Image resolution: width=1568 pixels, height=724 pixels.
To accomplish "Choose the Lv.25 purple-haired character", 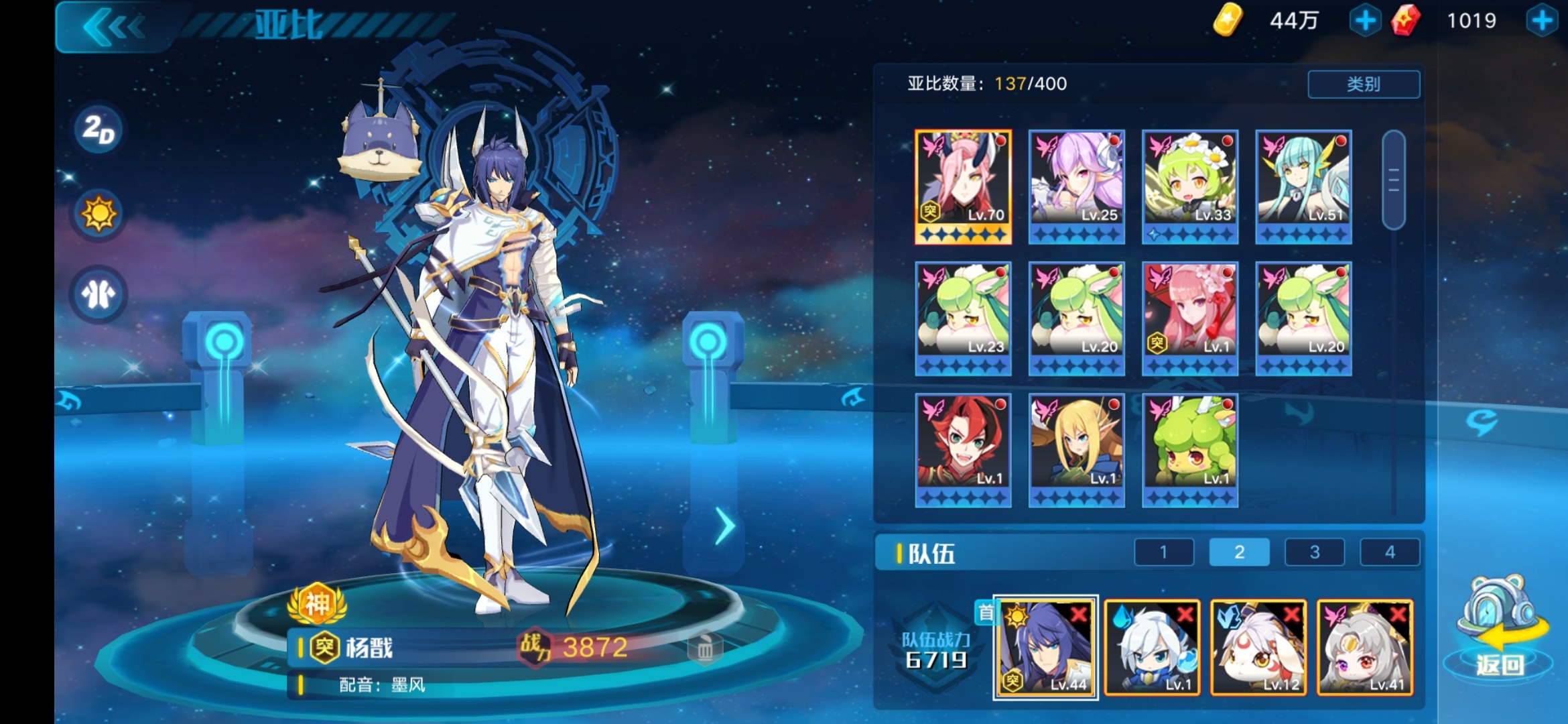I will tap(1076, 186).
